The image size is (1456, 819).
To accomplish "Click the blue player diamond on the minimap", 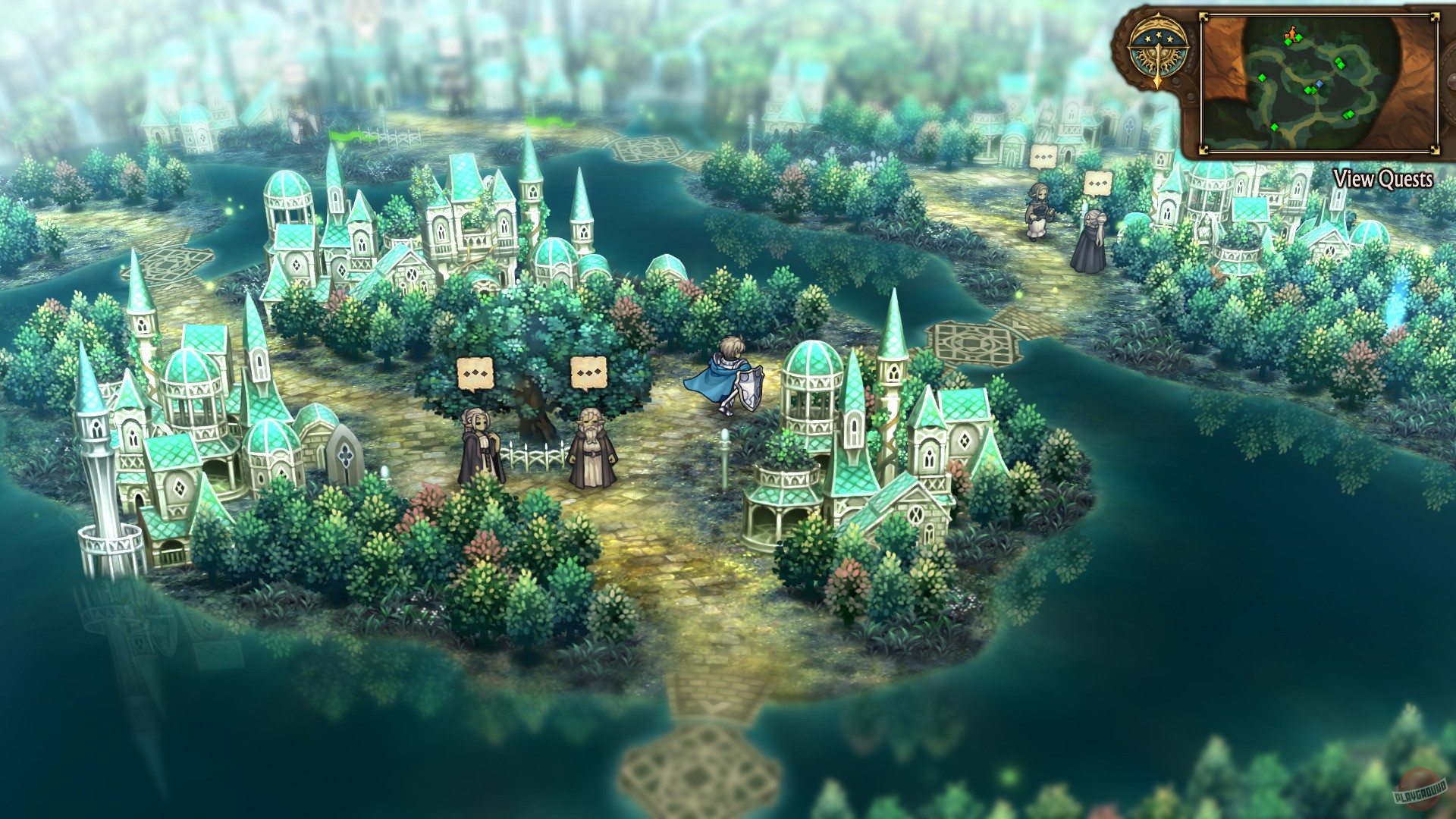I will tap(1319, 85).
